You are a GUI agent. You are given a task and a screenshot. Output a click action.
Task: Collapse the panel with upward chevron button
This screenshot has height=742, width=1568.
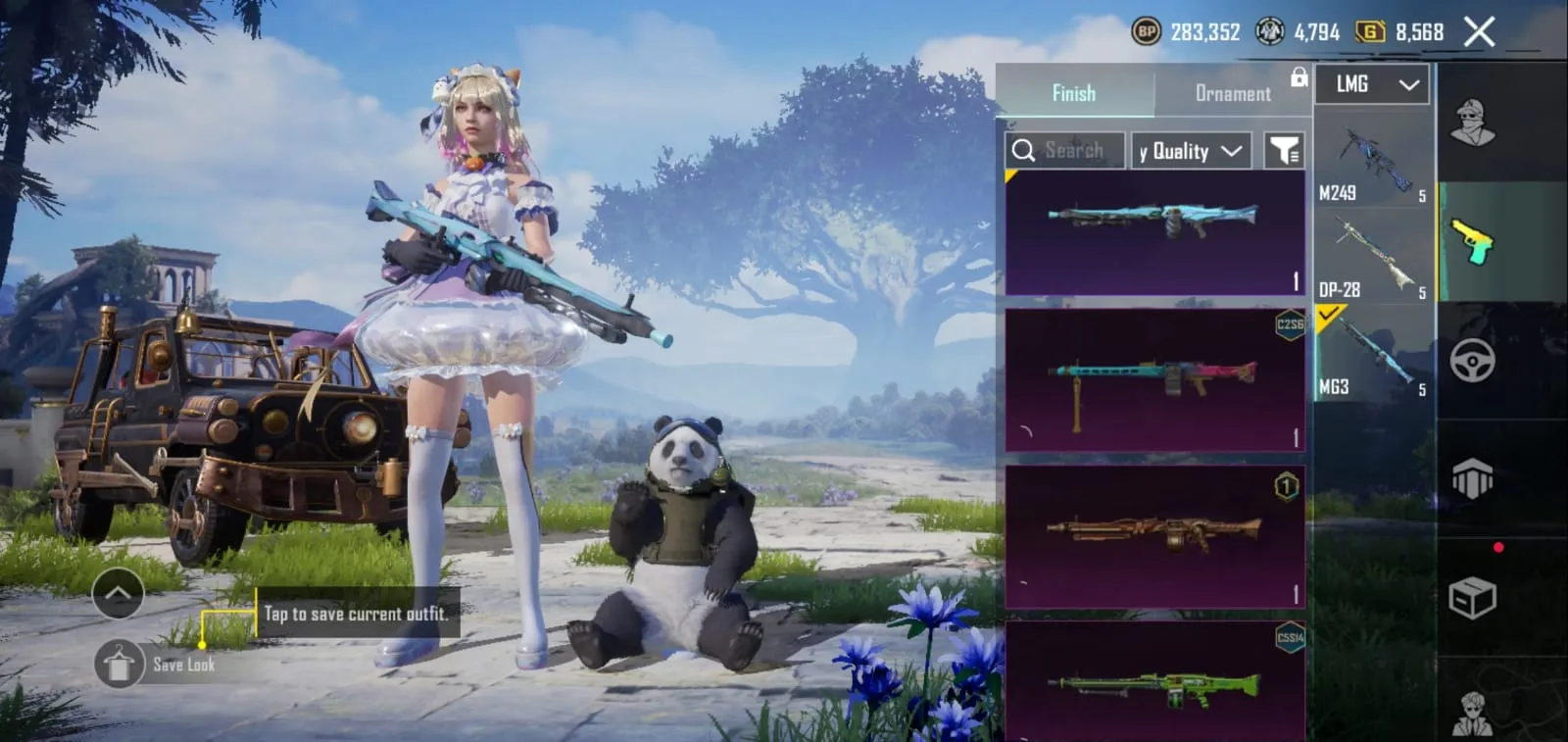click(x=118, y=594)
